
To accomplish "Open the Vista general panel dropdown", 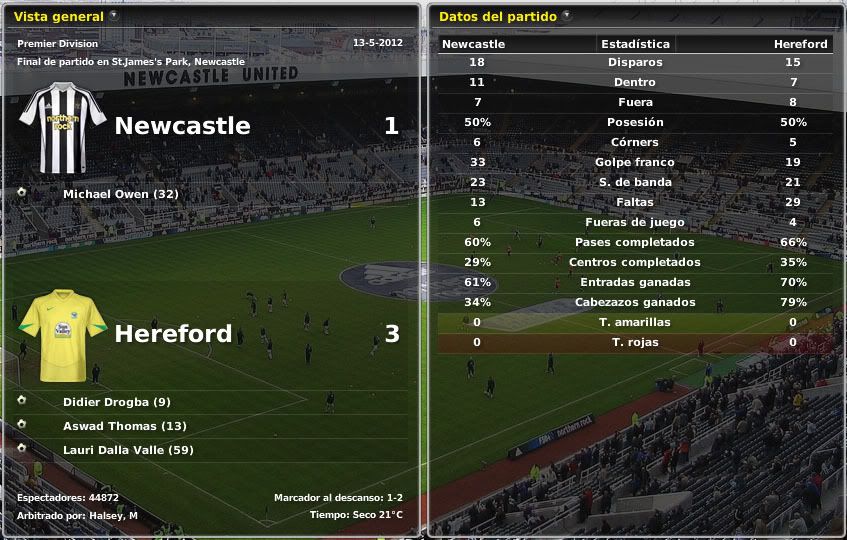I will coord(113,16).
